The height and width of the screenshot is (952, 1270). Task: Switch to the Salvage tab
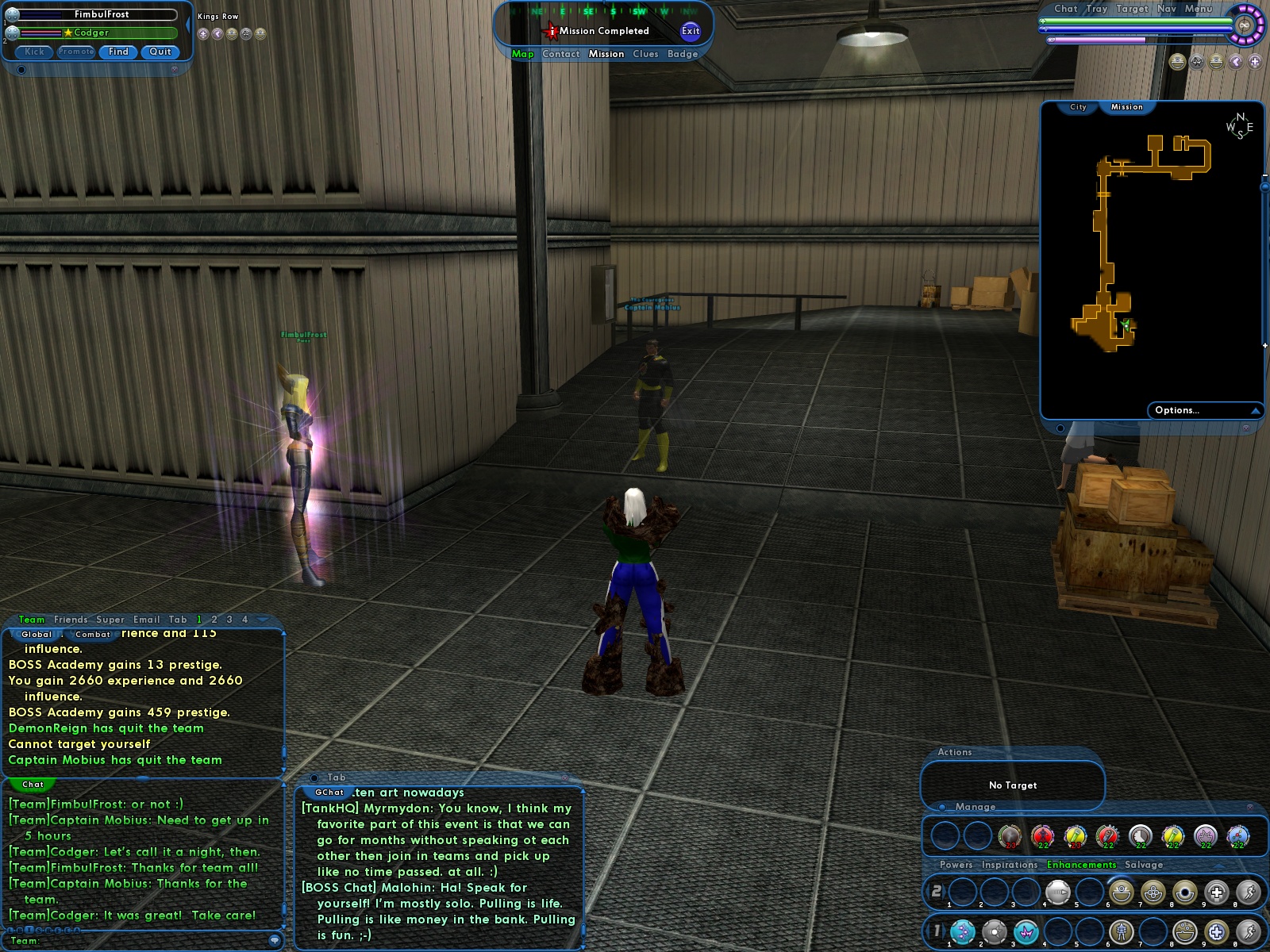click(x=1144, y=865)
